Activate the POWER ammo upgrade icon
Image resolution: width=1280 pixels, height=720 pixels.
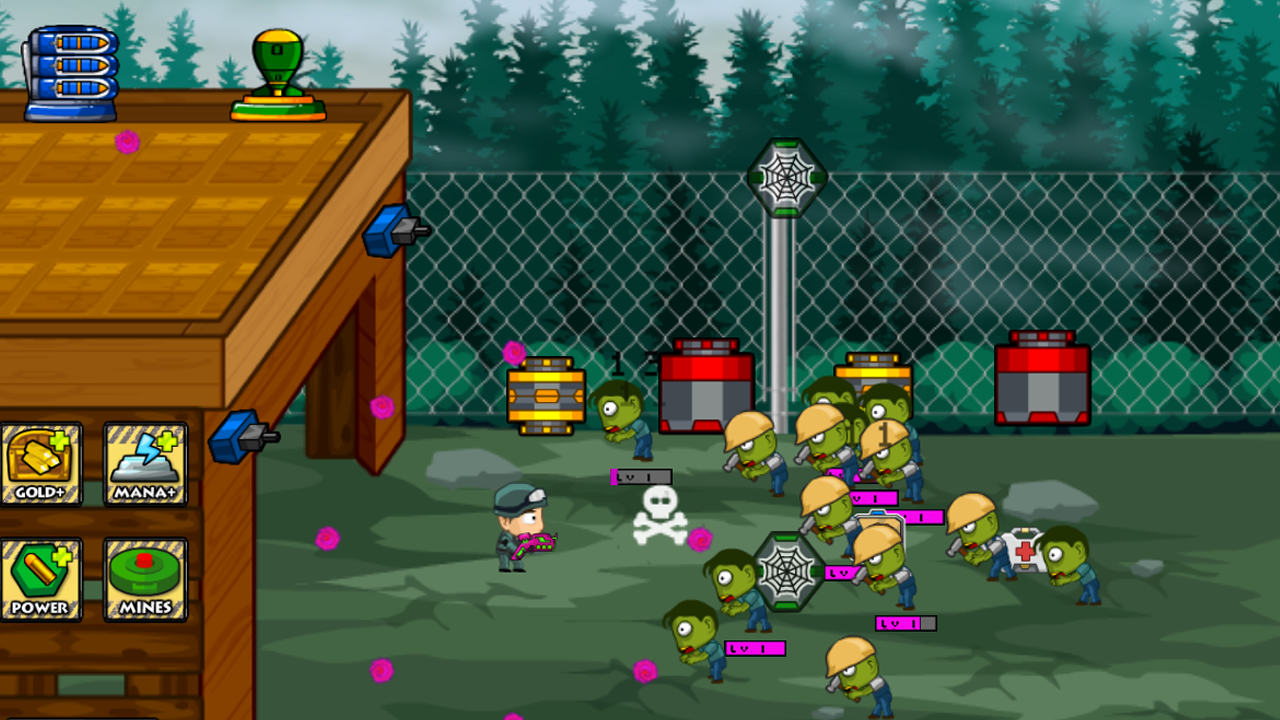42,578
